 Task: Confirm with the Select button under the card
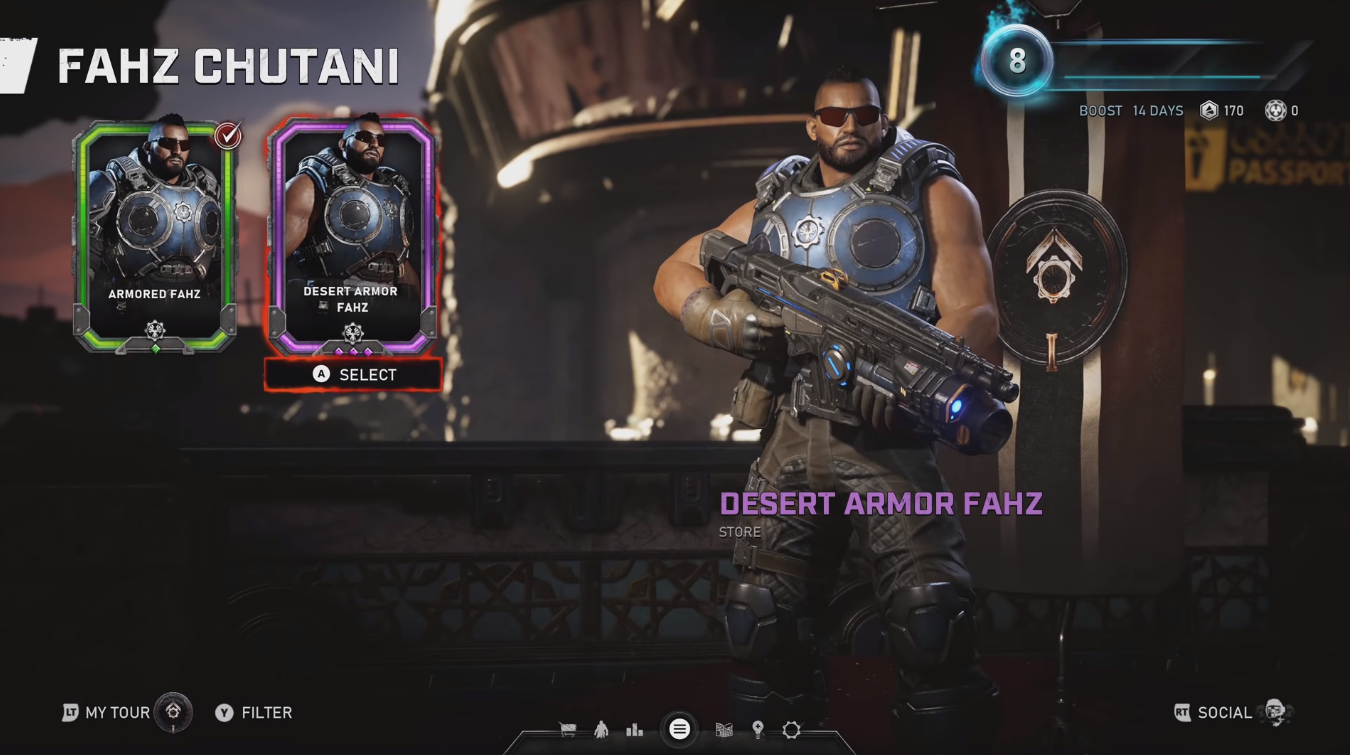(353, 375)
